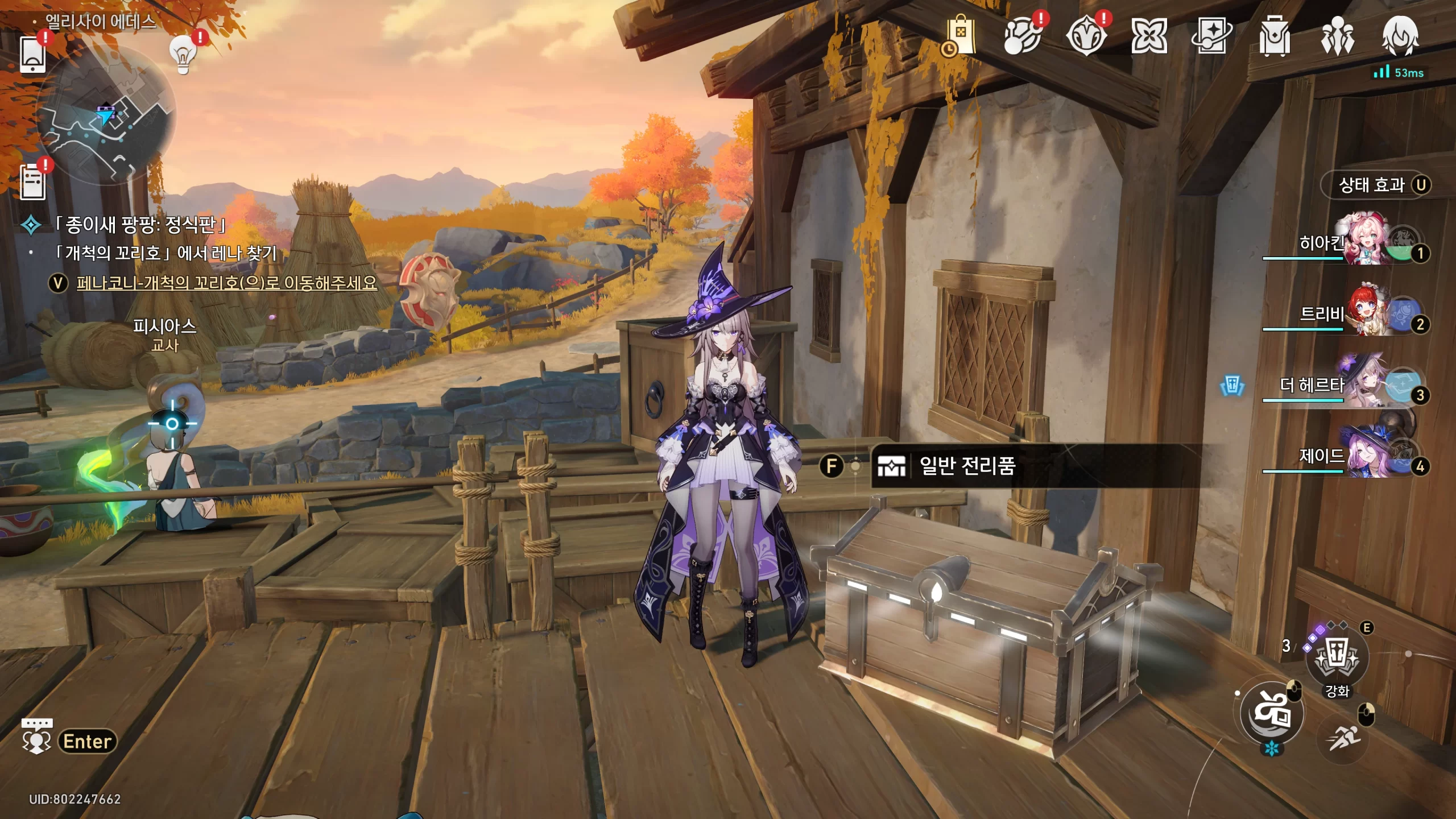Open the character profile head icon

point(1400,36)
